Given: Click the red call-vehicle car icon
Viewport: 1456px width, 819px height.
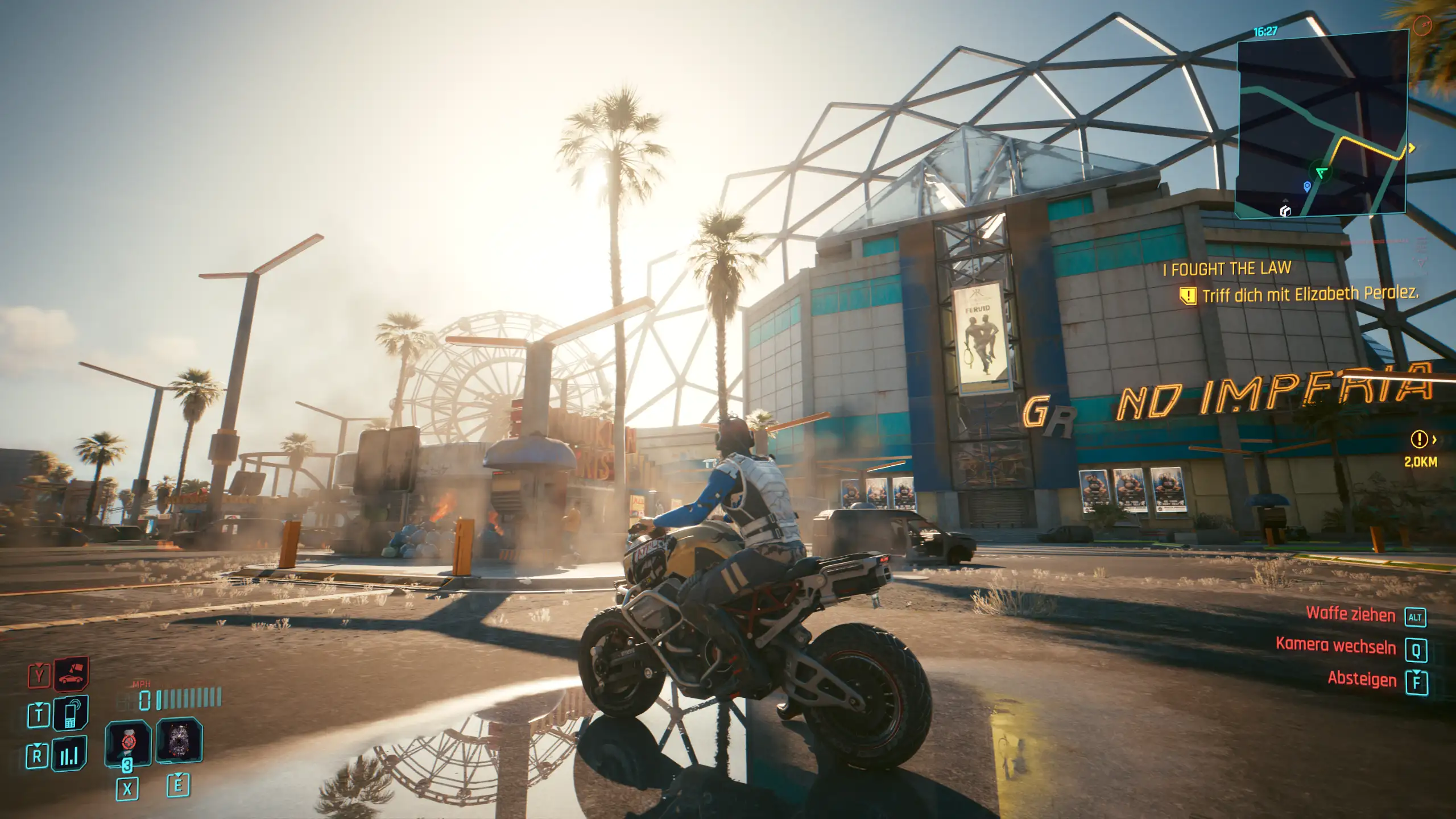Looking at the screenshot, I should click(72, 675).
